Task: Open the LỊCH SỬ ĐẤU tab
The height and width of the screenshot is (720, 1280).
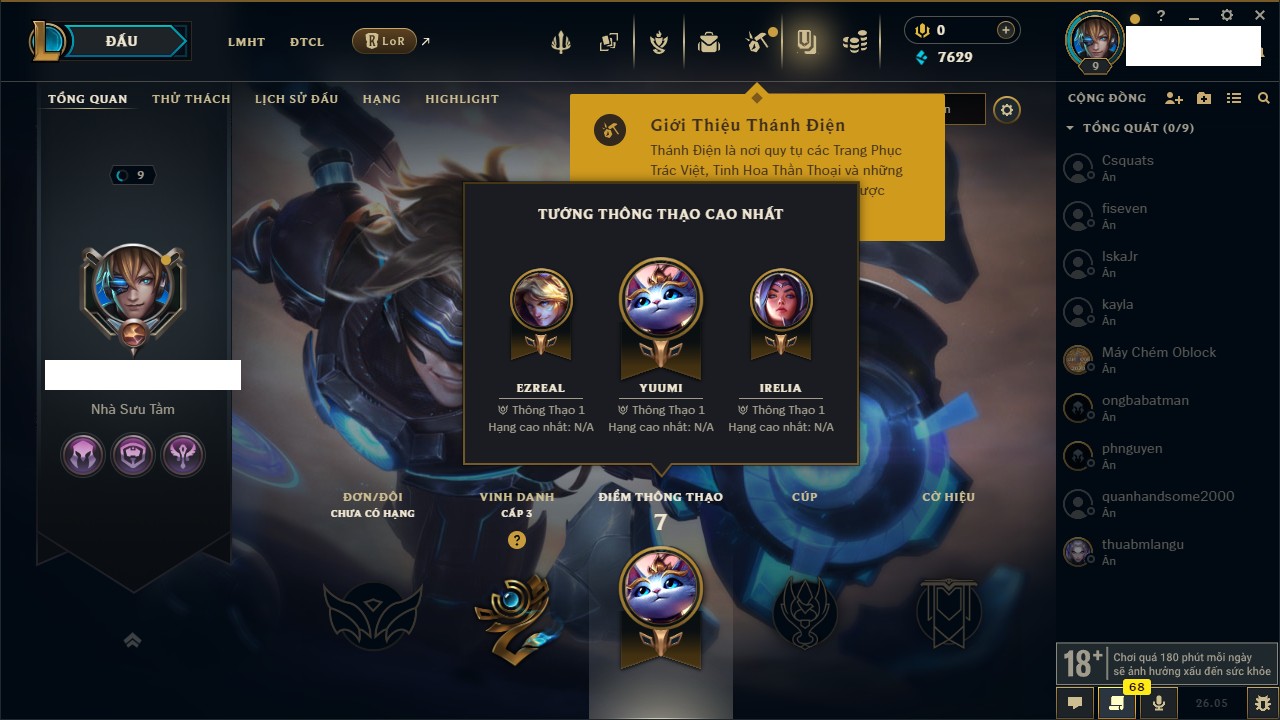Action: pos(296,99)
